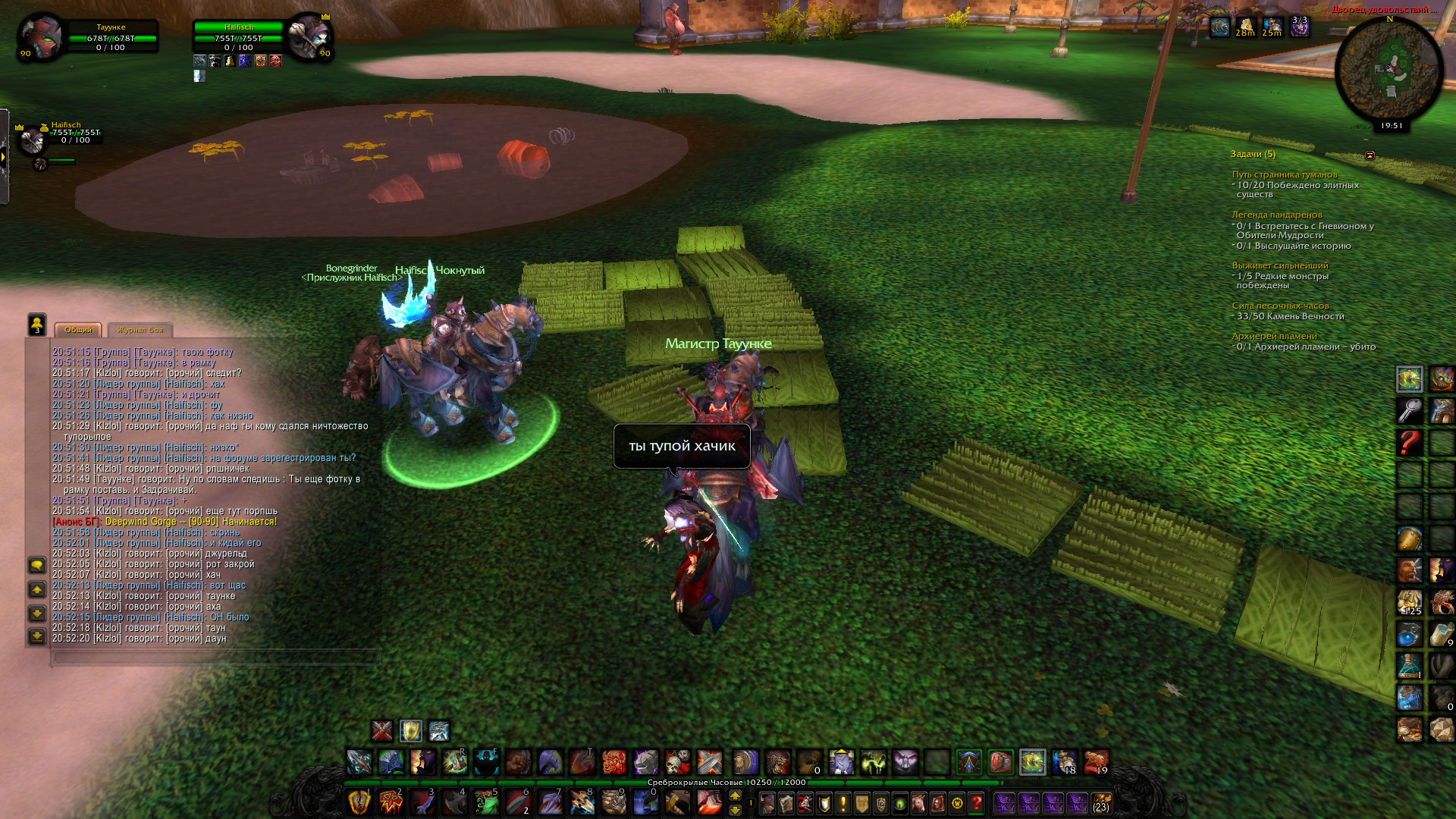1456x819 pixels.
Task: Jump chat to the bottom with the arrow-to-line button
Action: [36, 636]
